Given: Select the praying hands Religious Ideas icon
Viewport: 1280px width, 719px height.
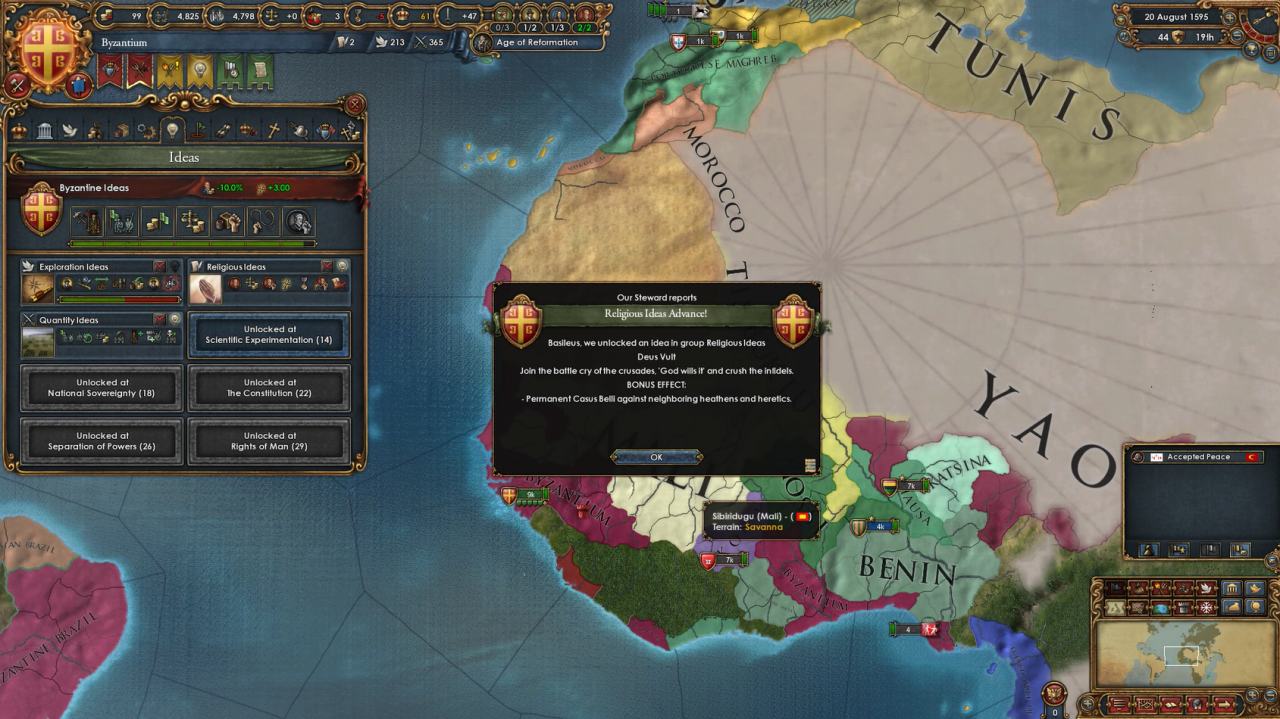Looking at the screenshot, I should pos(205,288).
